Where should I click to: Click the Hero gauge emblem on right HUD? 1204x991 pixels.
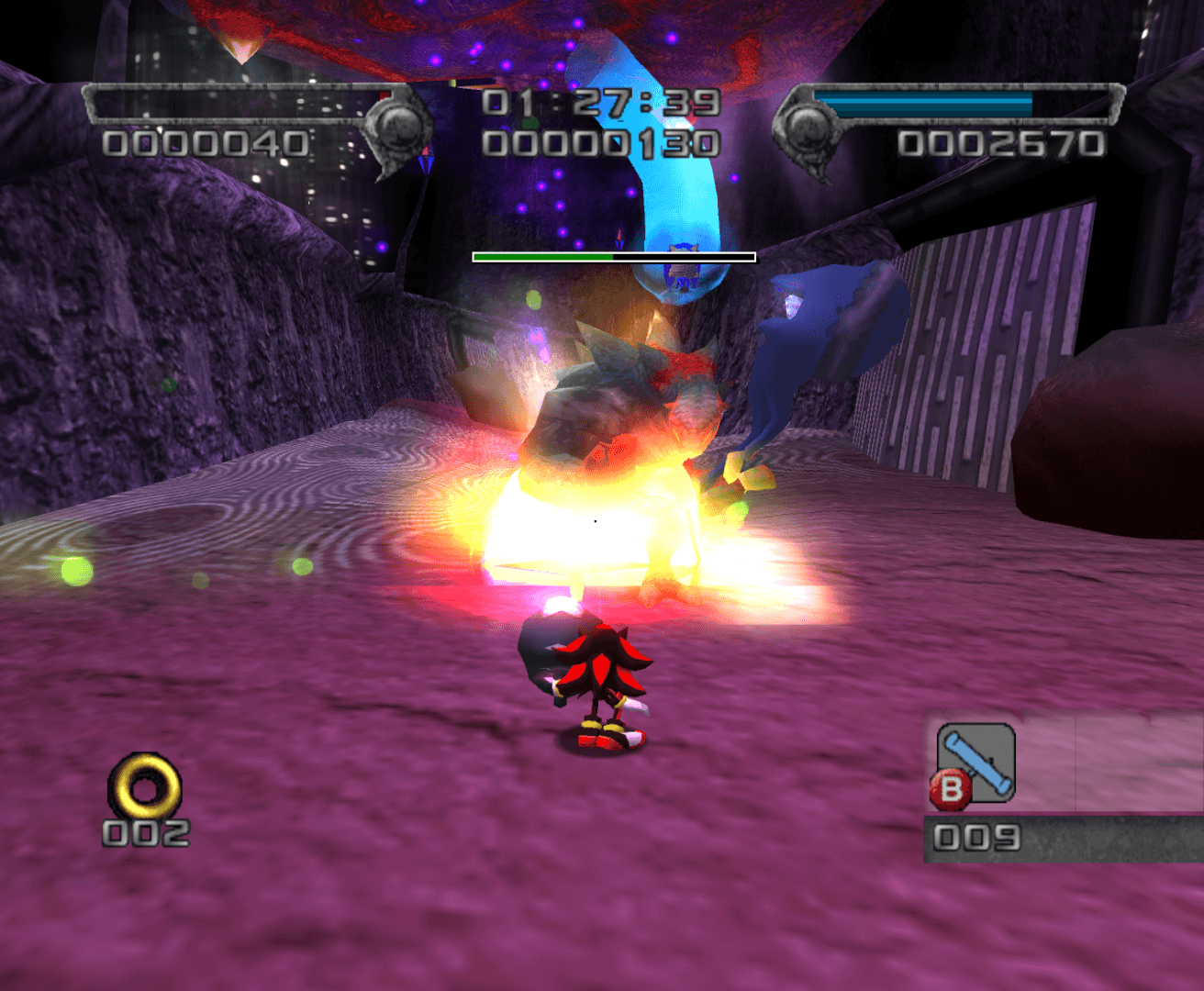pos(810,128)
